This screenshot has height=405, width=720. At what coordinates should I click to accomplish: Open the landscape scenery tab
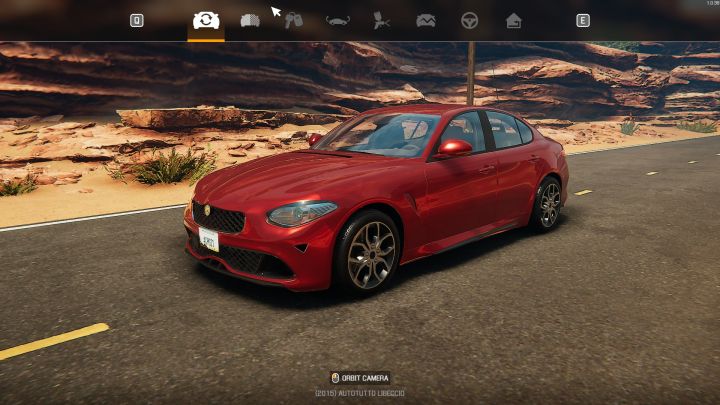(425, 20)
